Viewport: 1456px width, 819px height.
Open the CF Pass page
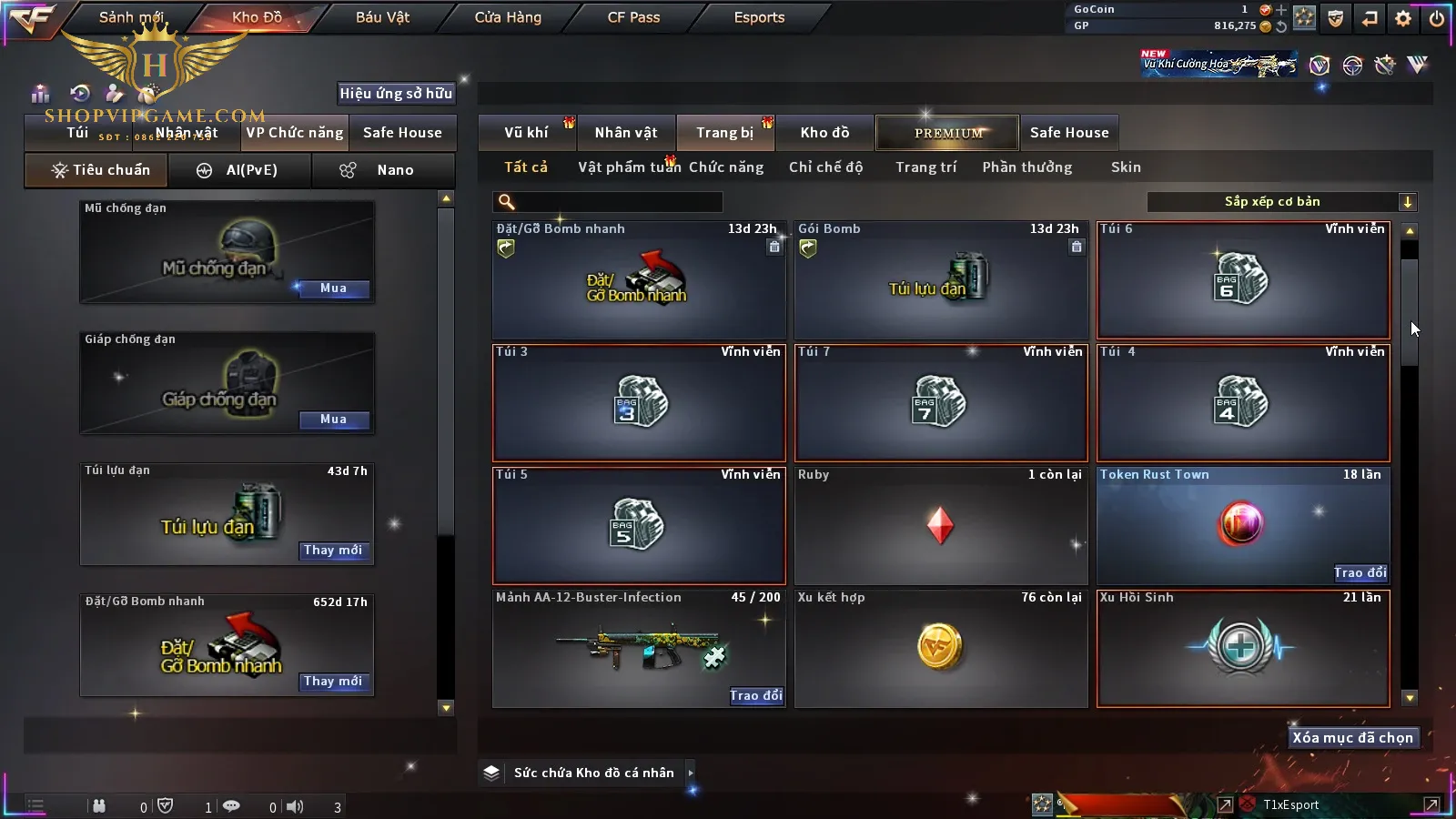coord(633,17)
